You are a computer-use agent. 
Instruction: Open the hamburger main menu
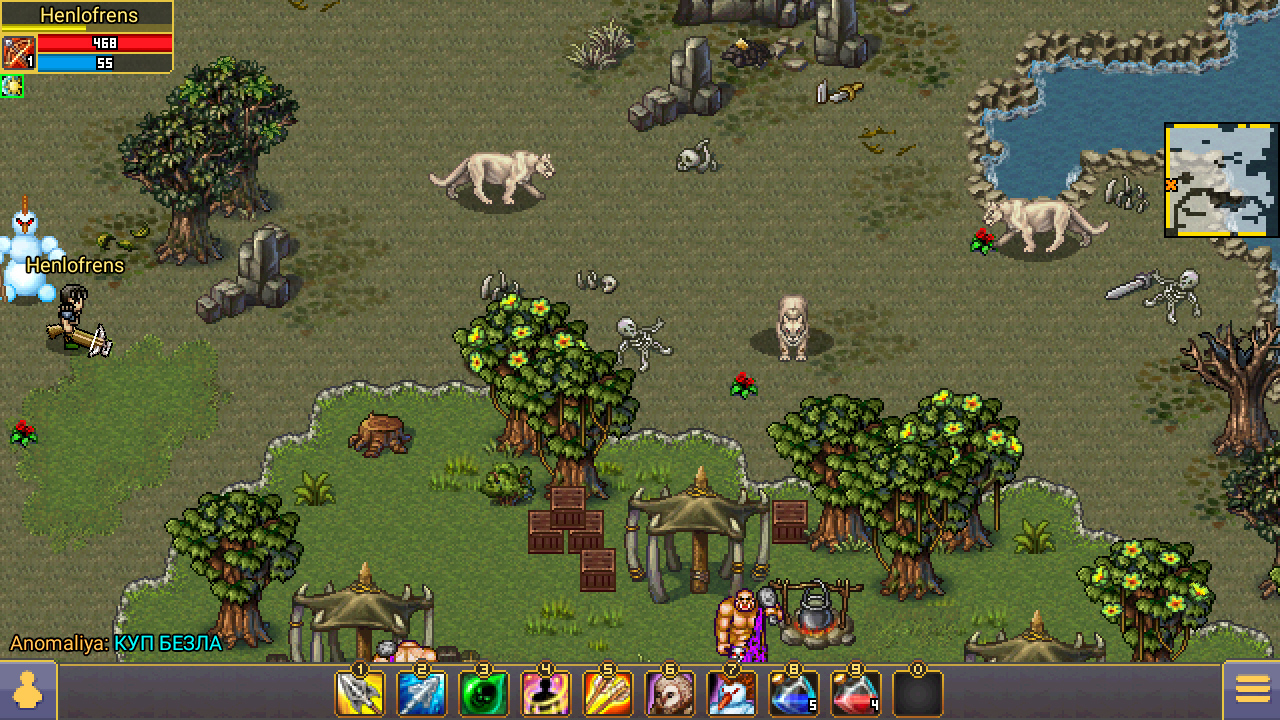click(x=1252, y=691)
